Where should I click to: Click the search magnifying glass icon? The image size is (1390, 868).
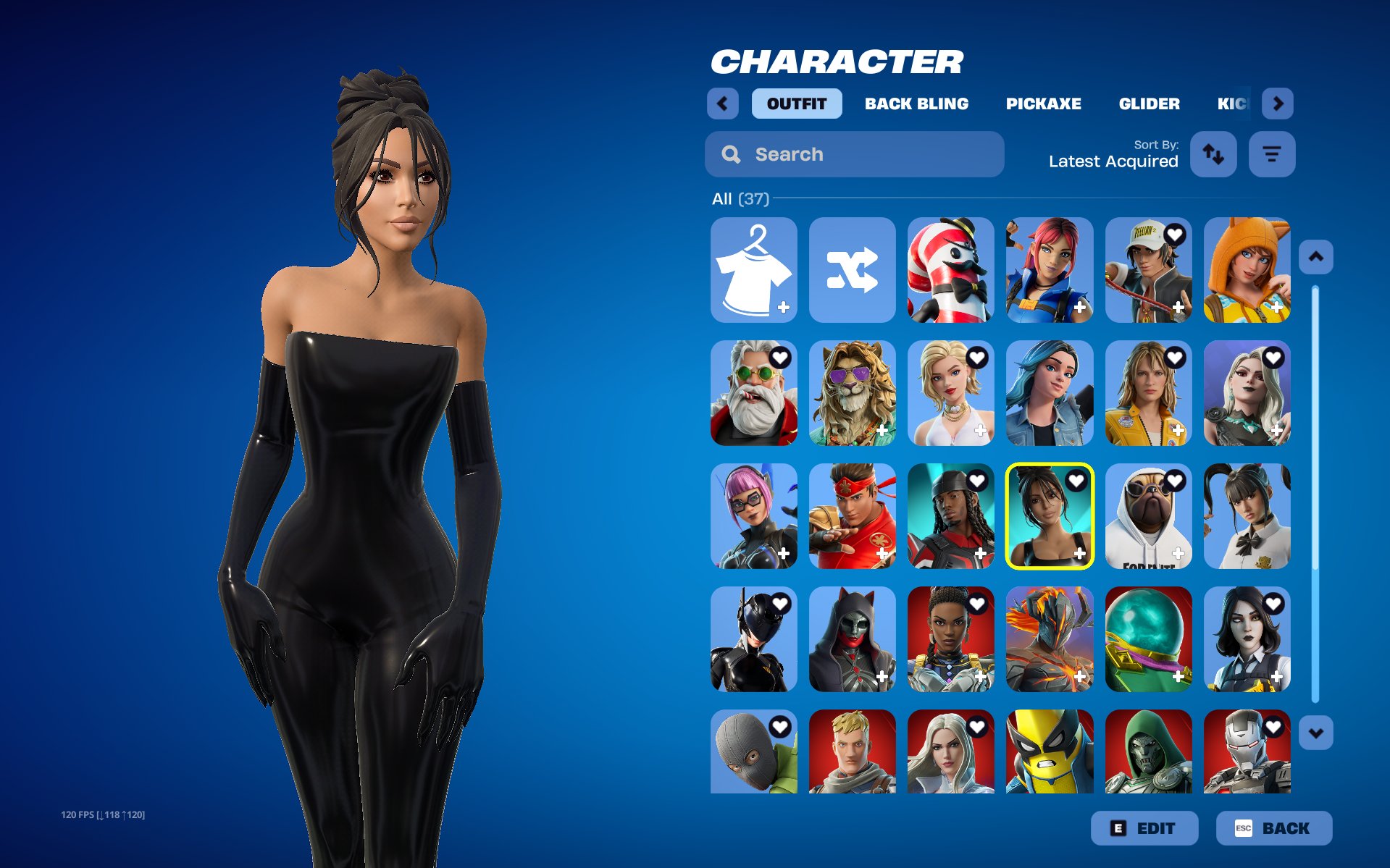pos(730,154)
